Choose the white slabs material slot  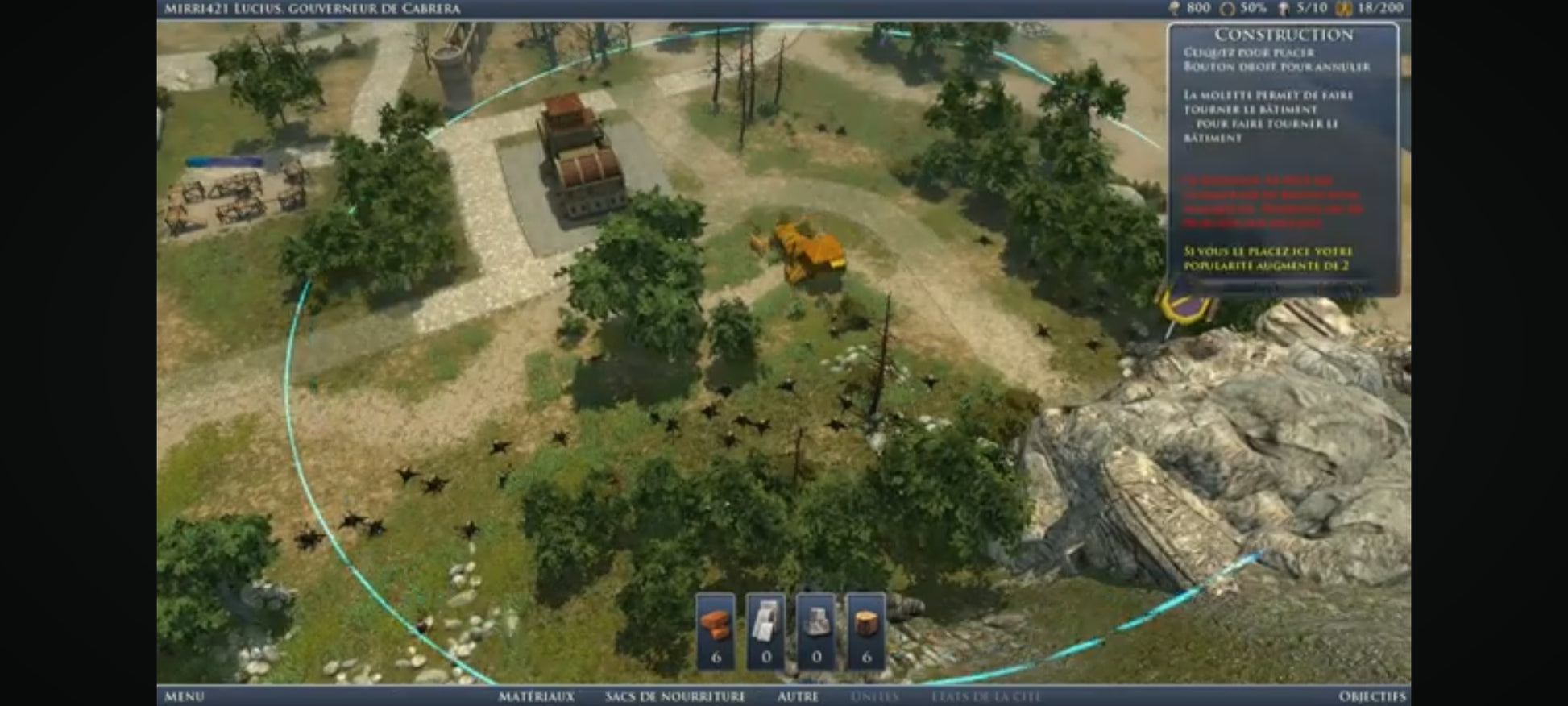point(765,631)
